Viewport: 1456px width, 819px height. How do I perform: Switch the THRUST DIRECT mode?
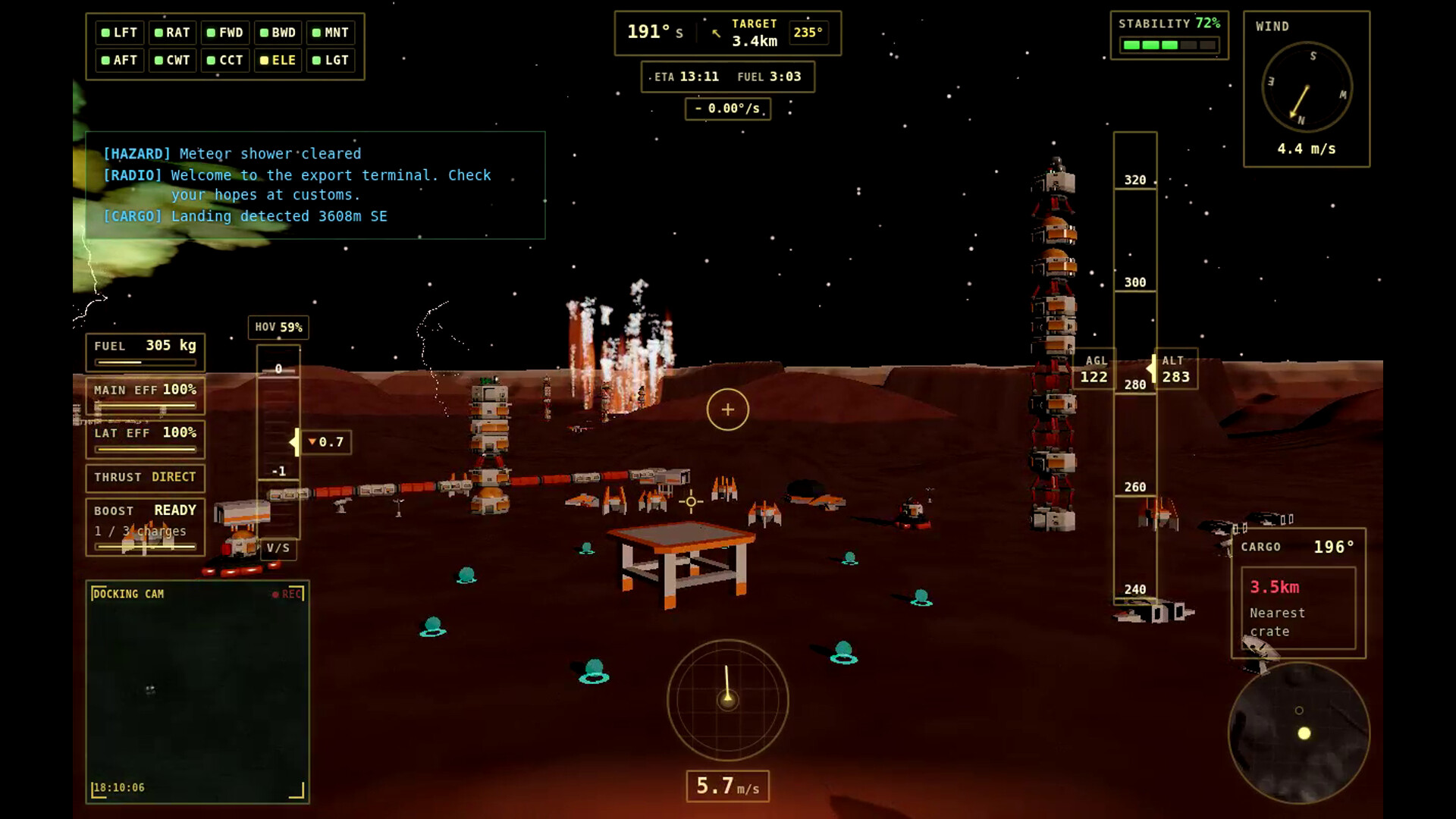click(x=145, y=477)
